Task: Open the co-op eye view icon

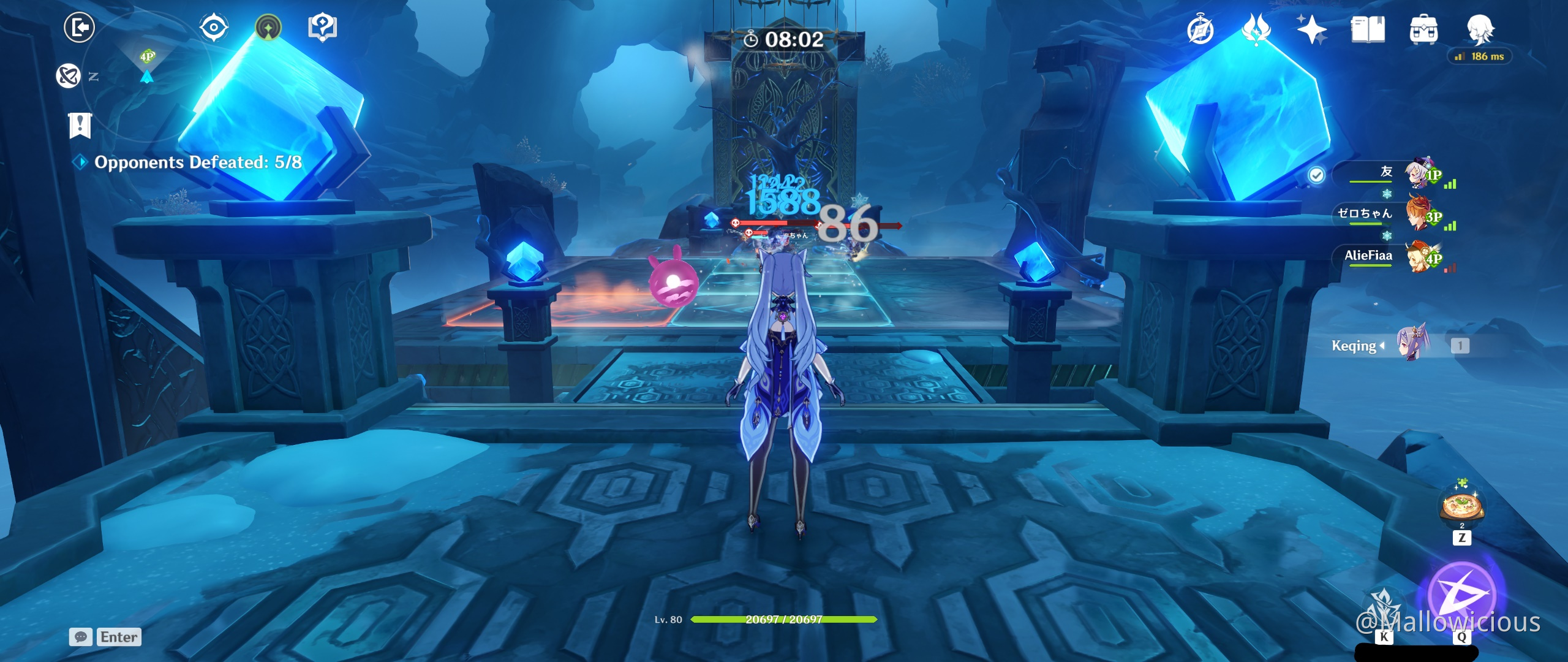Action: [214, 27]
